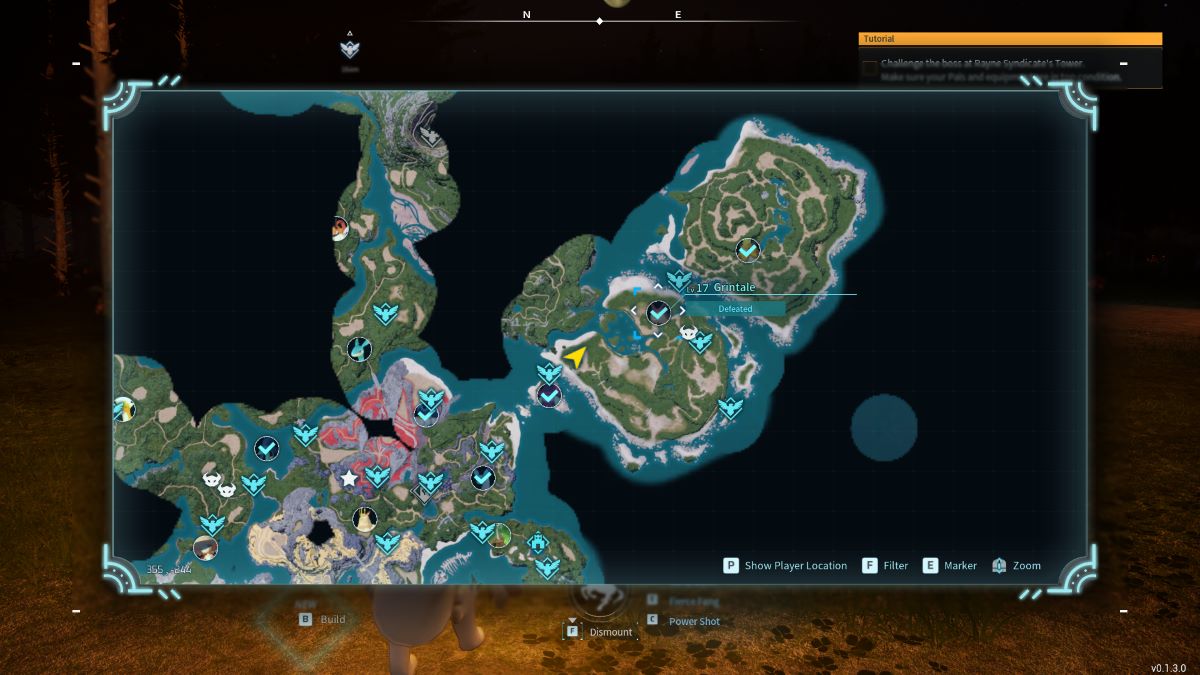
Task: Choose the fast travel point directly above Grintale
Action: pyautogui.click(x=679, y=280)
